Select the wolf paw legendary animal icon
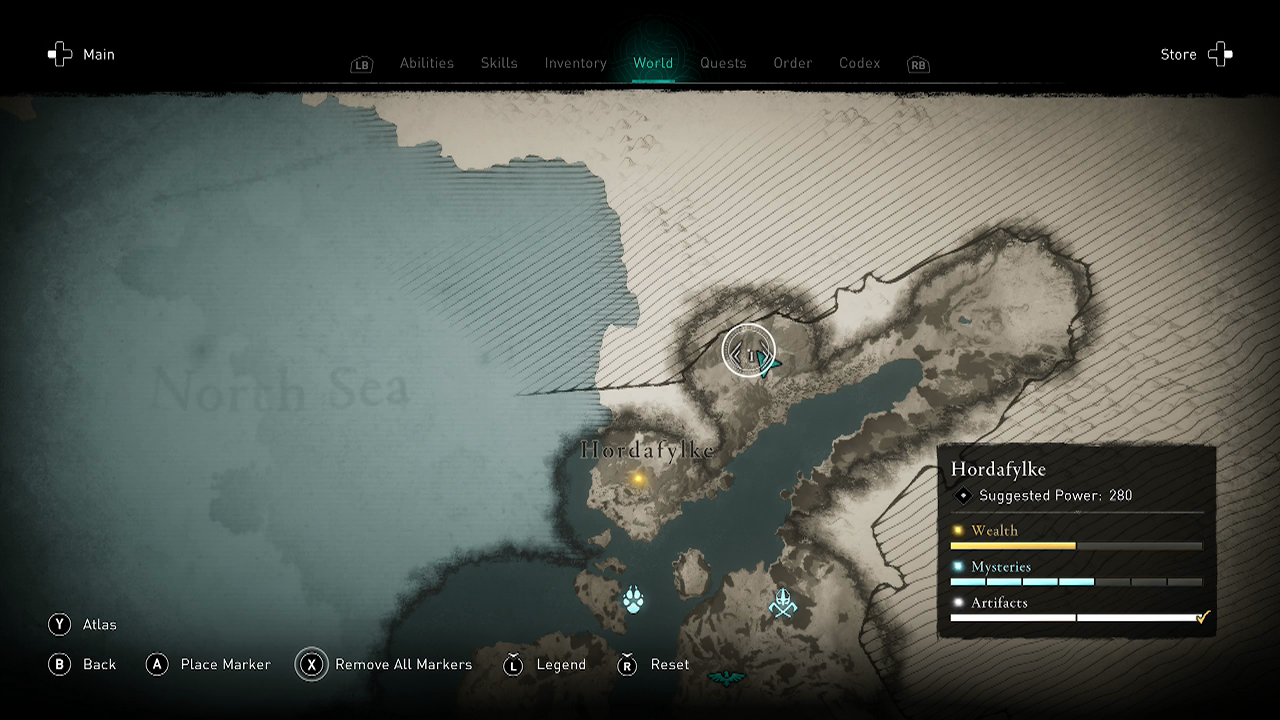This screenshot has height=720, width=1280. tap(633, 599)
